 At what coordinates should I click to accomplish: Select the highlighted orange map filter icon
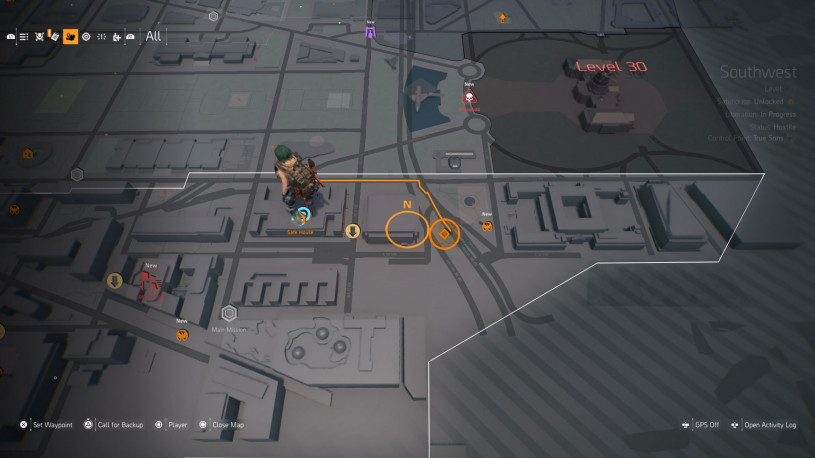click(71, 37)
